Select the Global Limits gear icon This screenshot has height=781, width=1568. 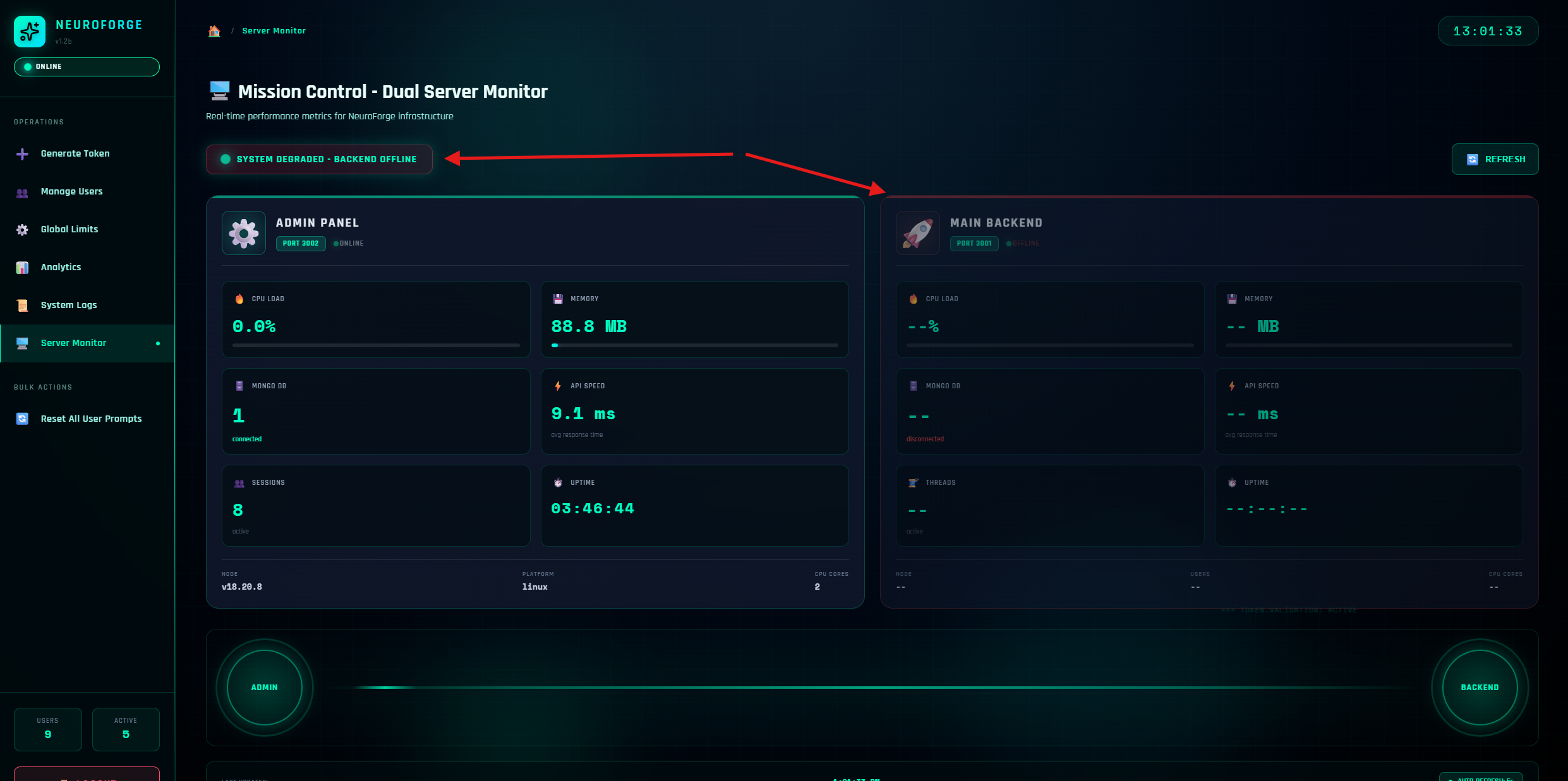point(21,230)
